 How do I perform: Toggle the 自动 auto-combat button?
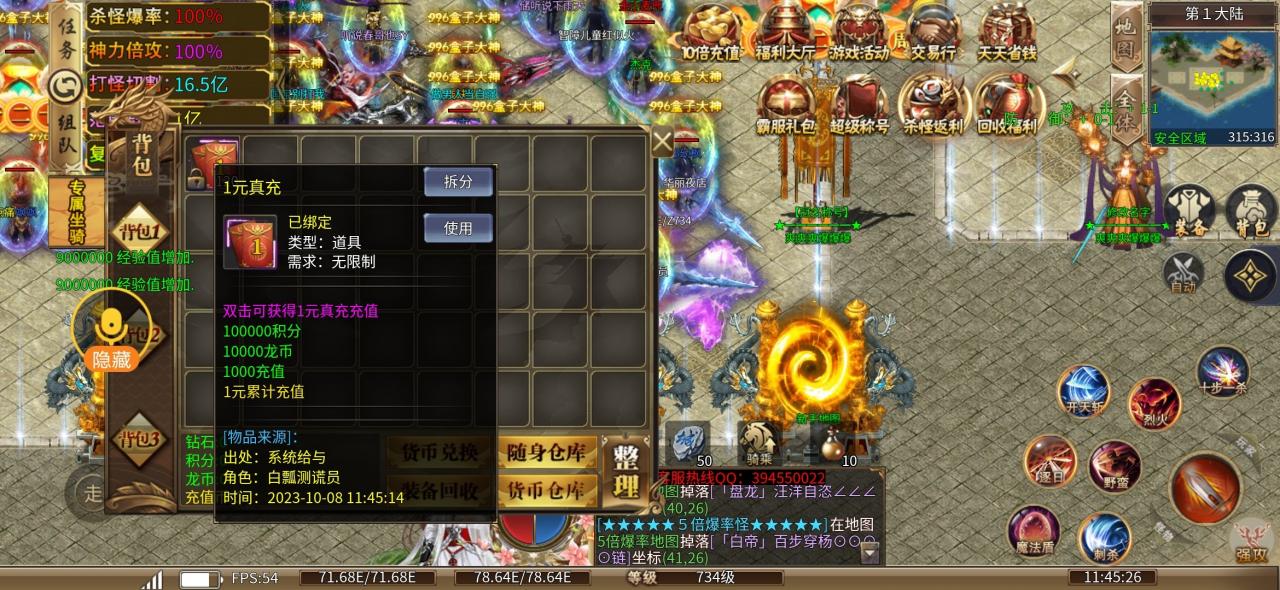[1183, 273]
